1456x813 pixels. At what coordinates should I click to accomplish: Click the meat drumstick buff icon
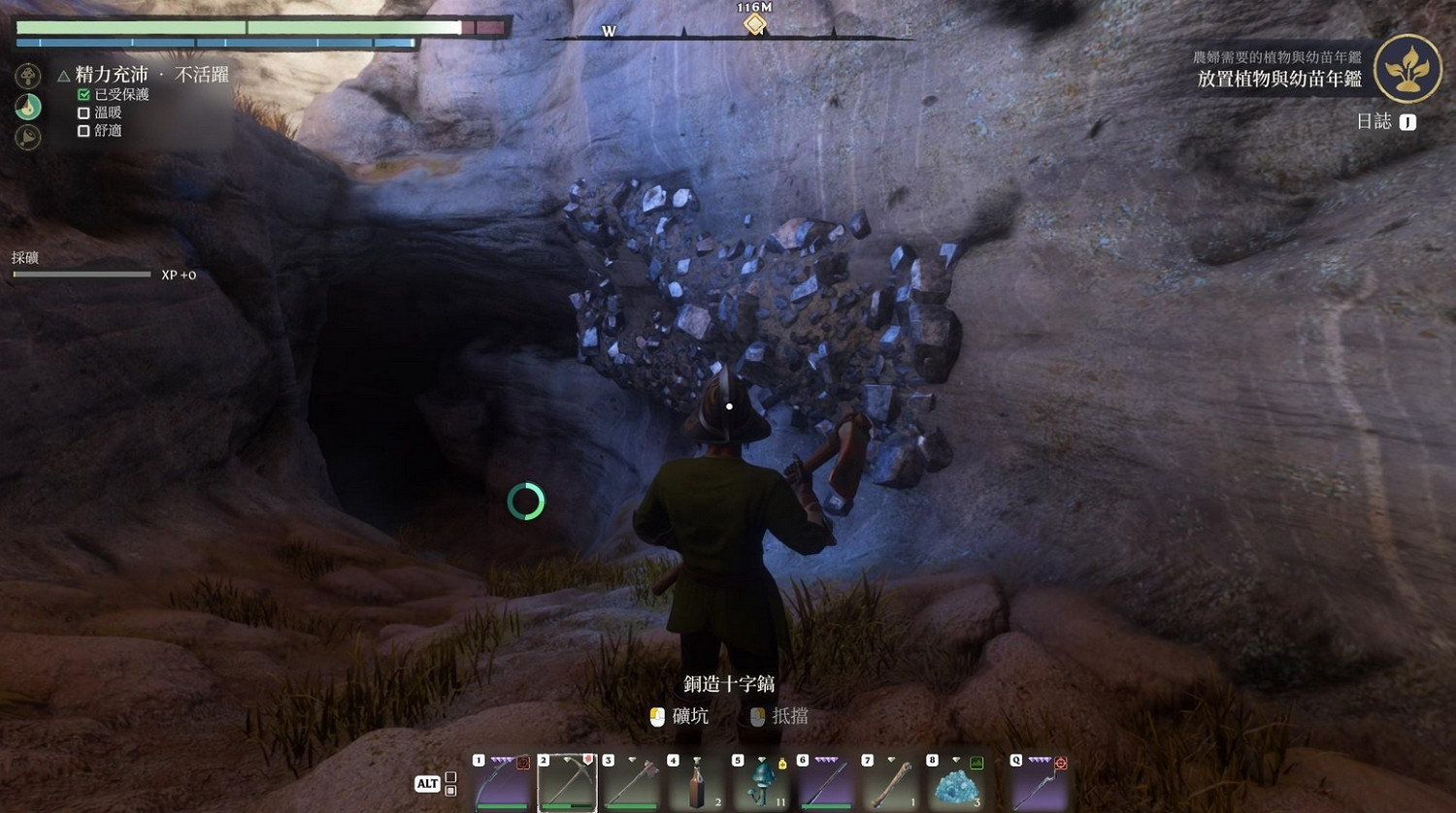[x=28, y=137]
